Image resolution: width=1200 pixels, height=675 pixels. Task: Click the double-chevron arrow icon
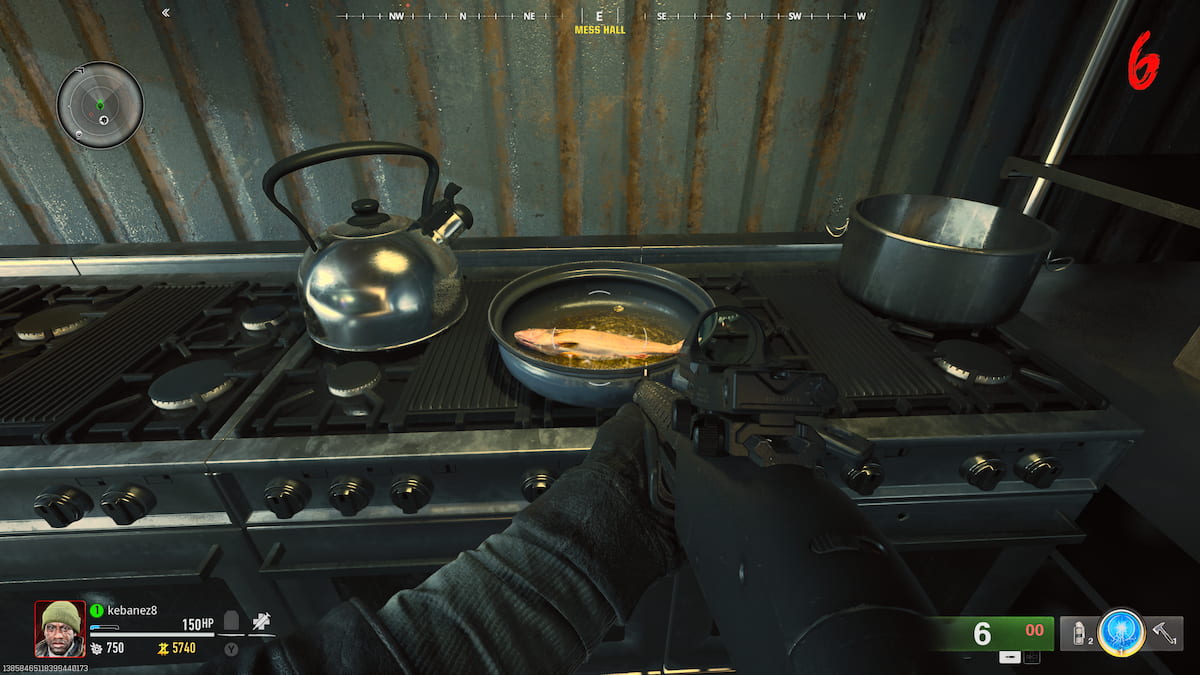pyautogui.click(x=165, y=13)
